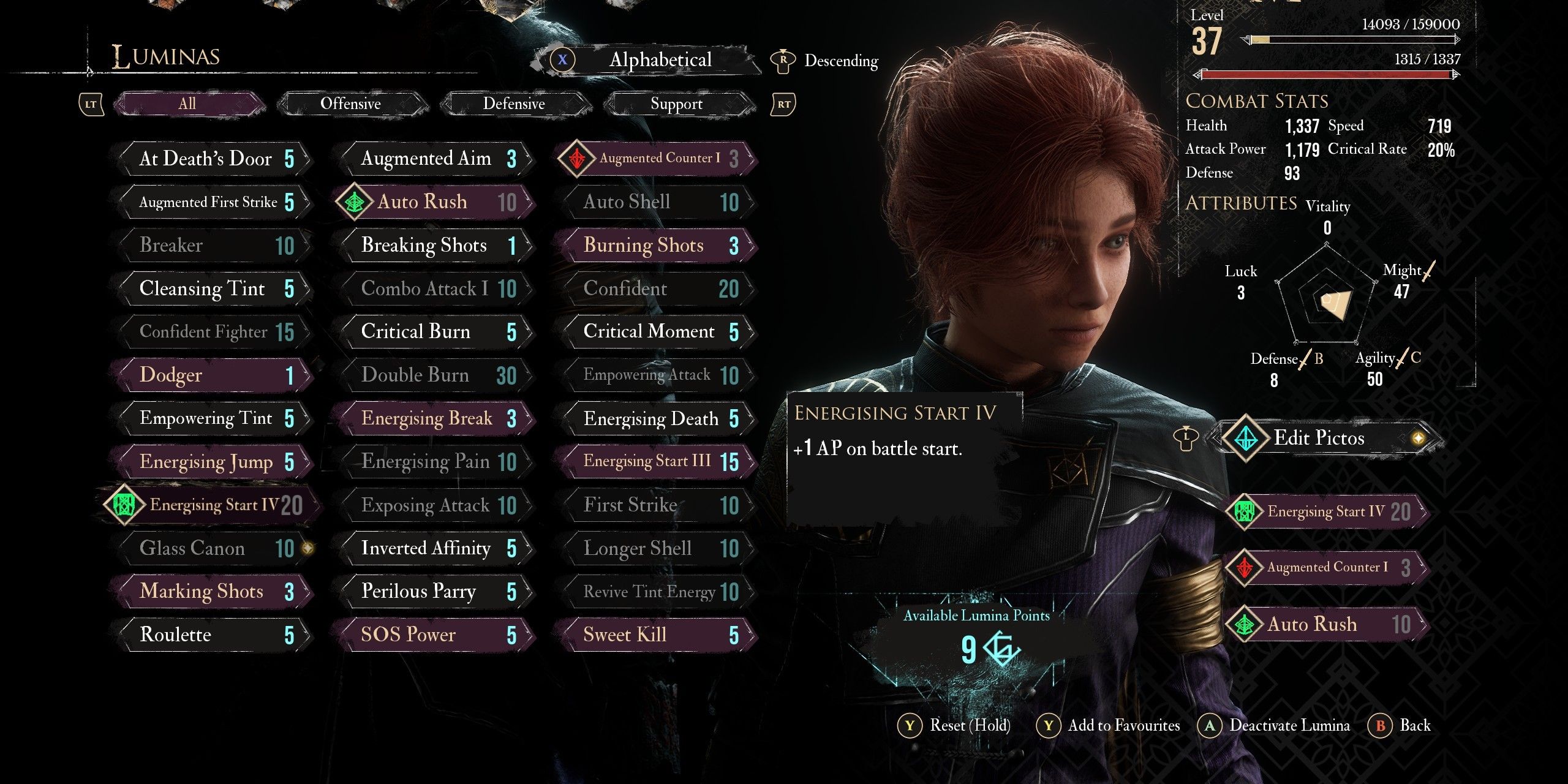Image resolution: width=1568 pixels, height=784 pixels.
Task: Open Edit Pictos
Action: coord(1319,438)
